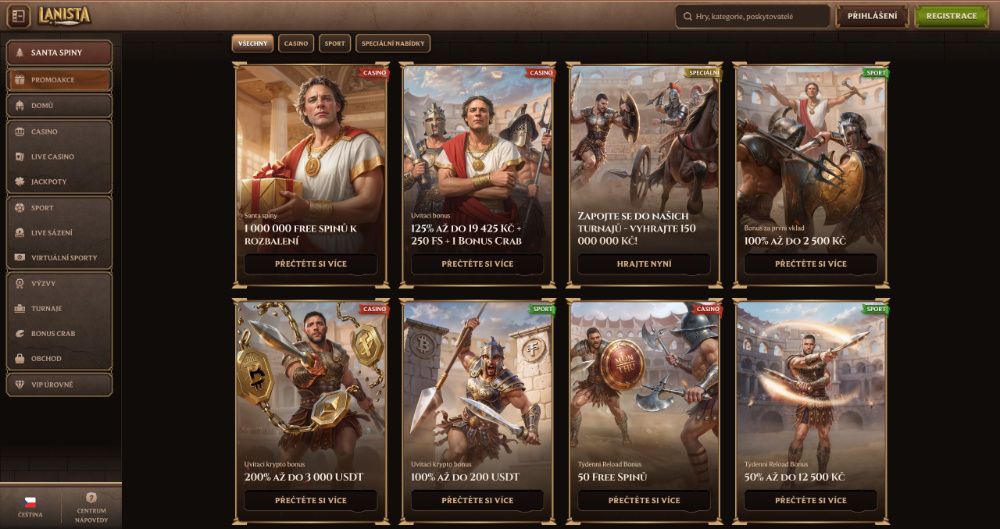The image size is (1000, 529).
Task: Collapse the sidebar with the panel icon
Action: pos(18,16)
